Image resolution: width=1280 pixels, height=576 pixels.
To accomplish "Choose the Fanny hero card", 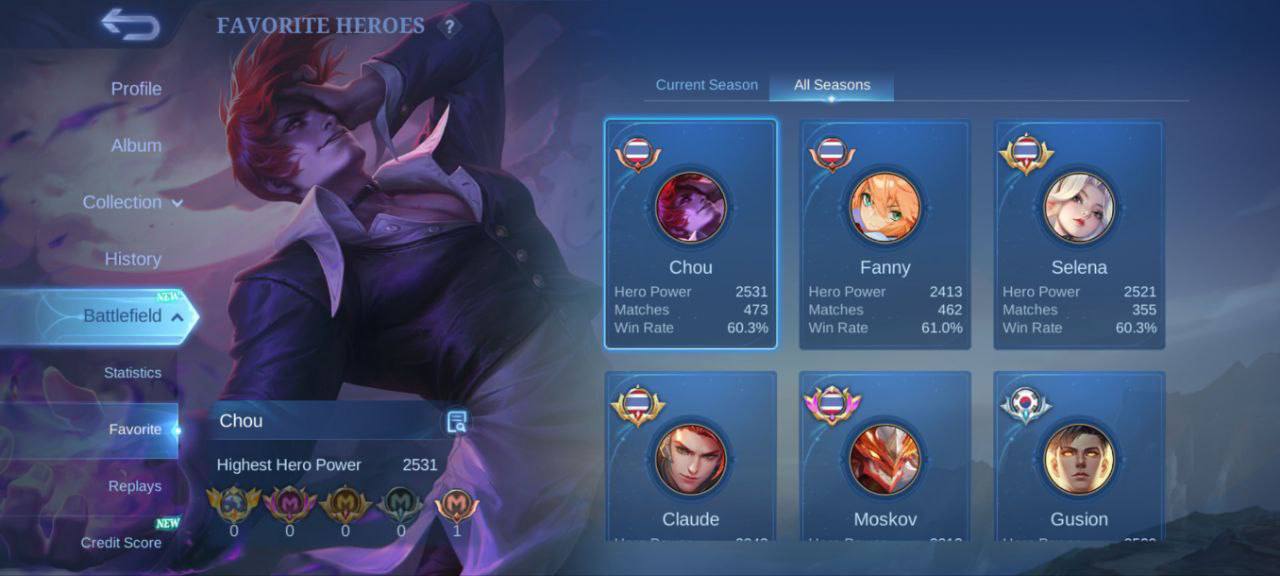I will [x=885, y=235].
